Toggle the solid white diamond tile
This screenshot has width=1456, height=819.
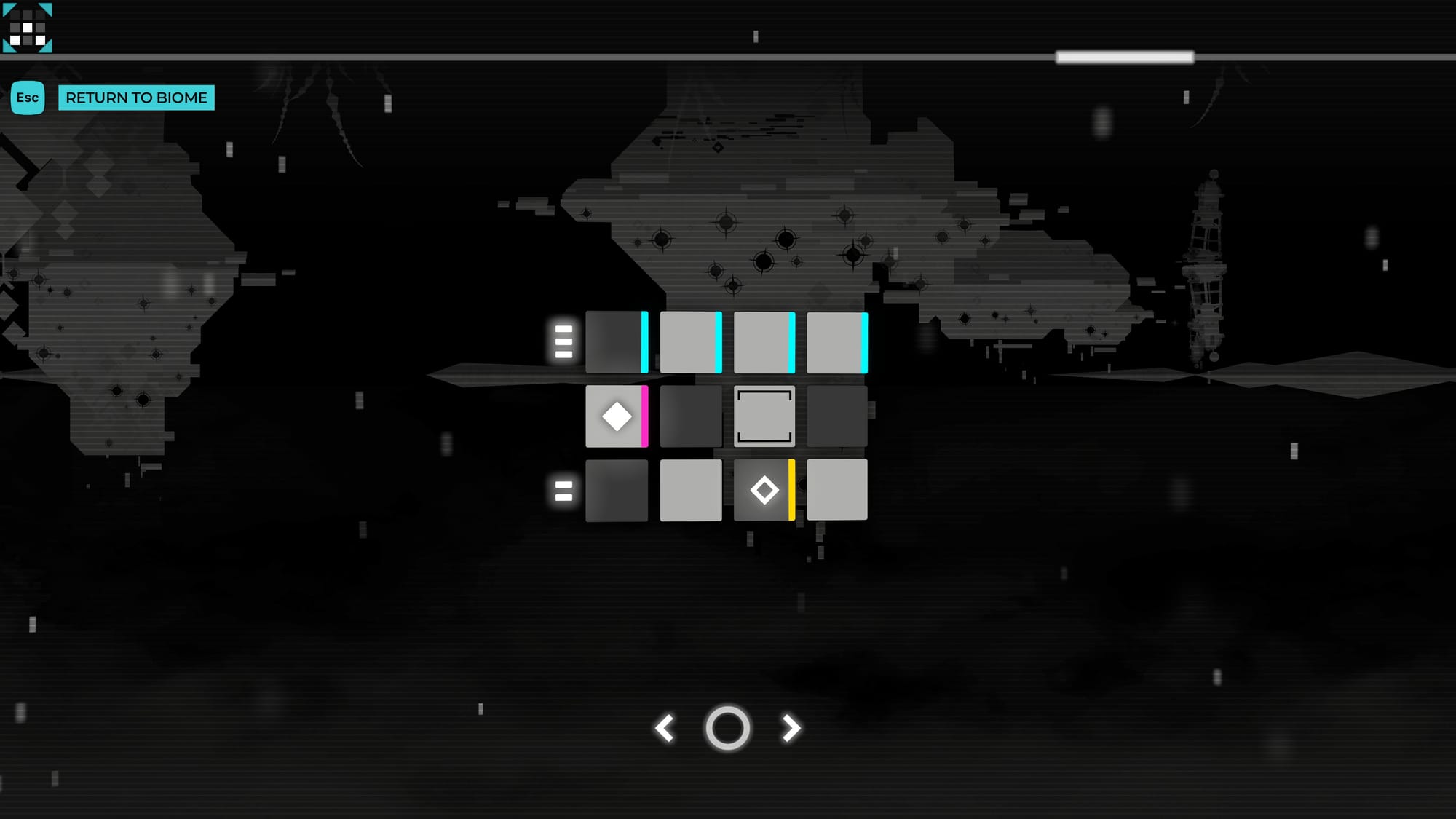(616, 416)
